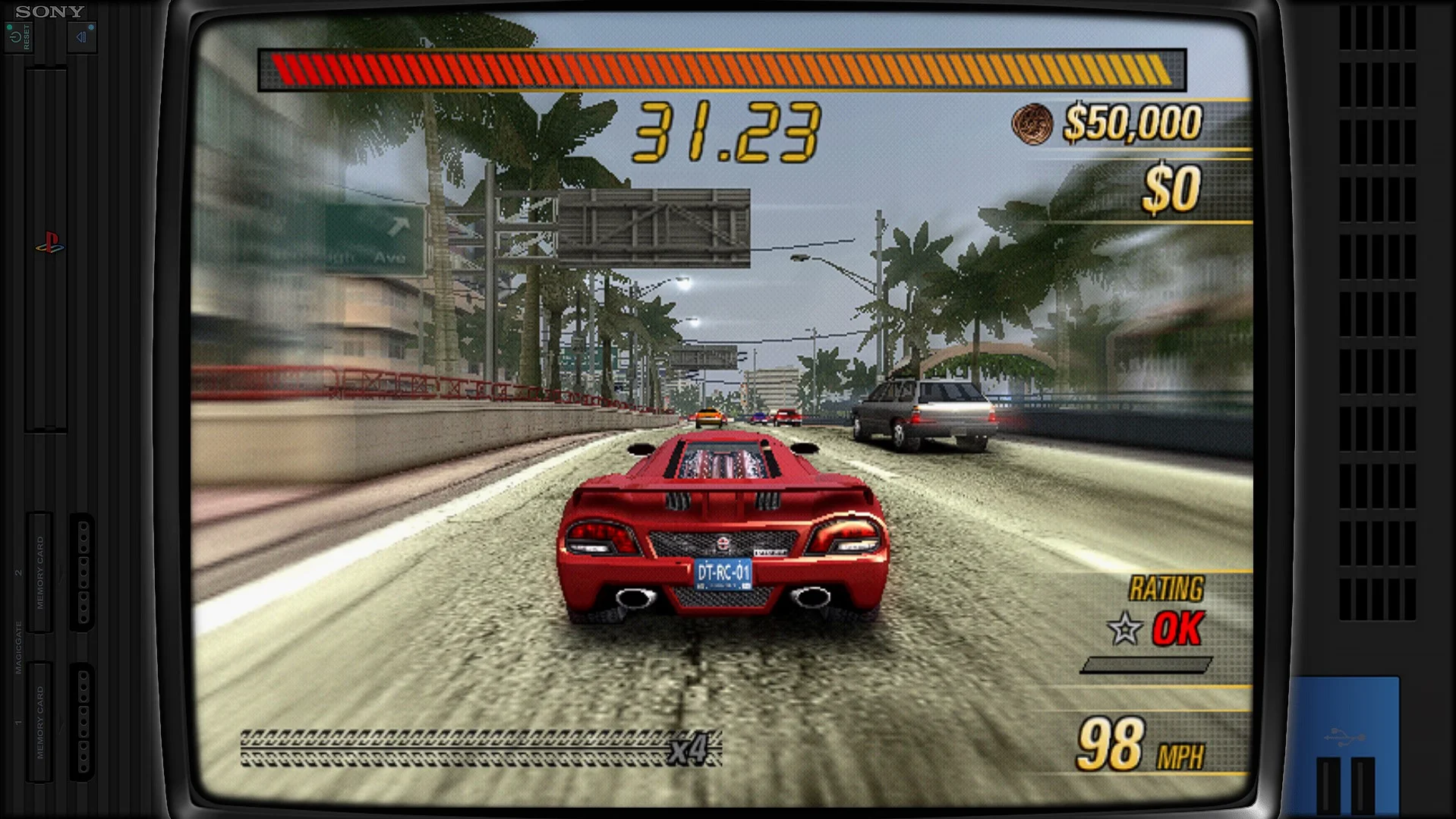The image size is (1456, 819).
Task: Toggle the blue LED beside the eject button
Action: (91, 27)
